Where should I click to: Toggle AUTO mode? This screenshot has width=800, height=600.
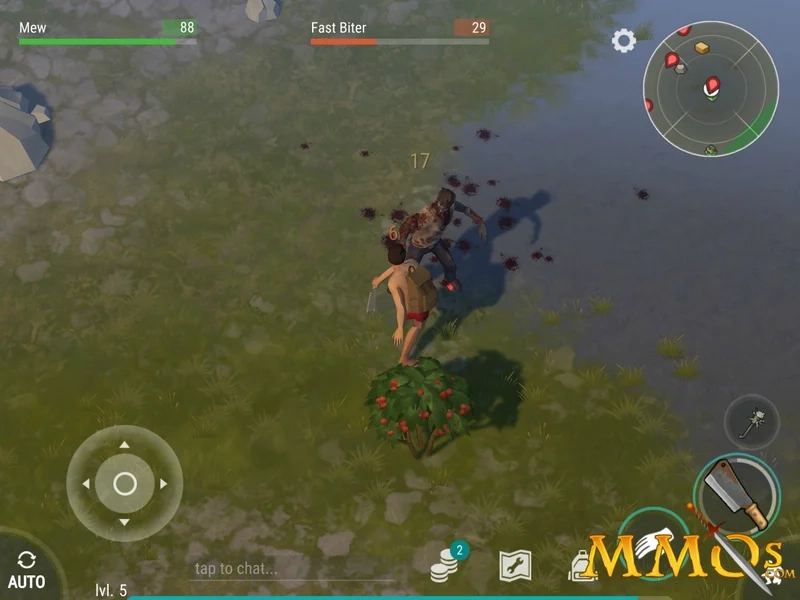pos(26,568)
